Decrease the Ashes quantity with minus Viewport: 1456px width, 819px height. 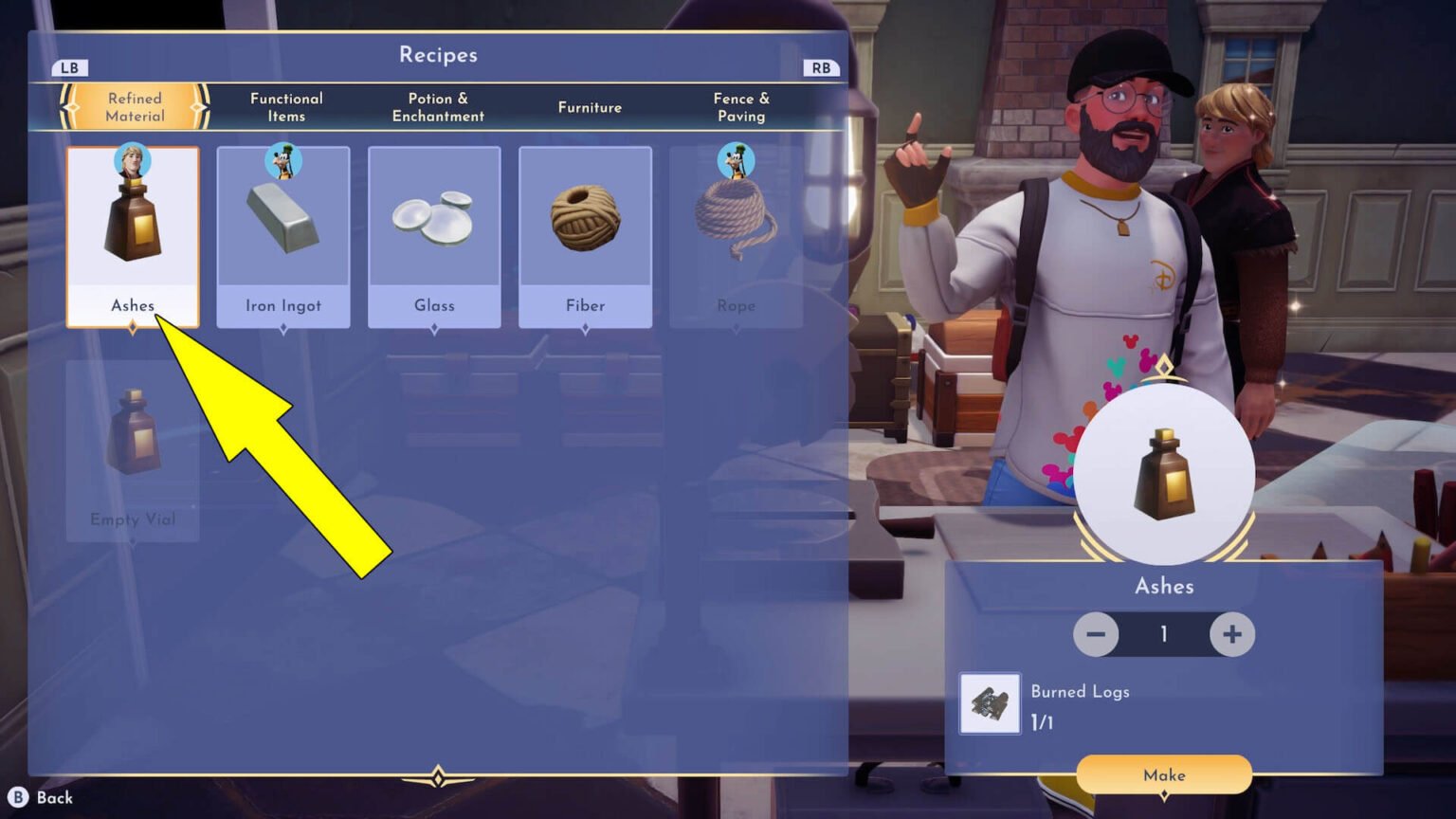click(x=1096, y=634)
